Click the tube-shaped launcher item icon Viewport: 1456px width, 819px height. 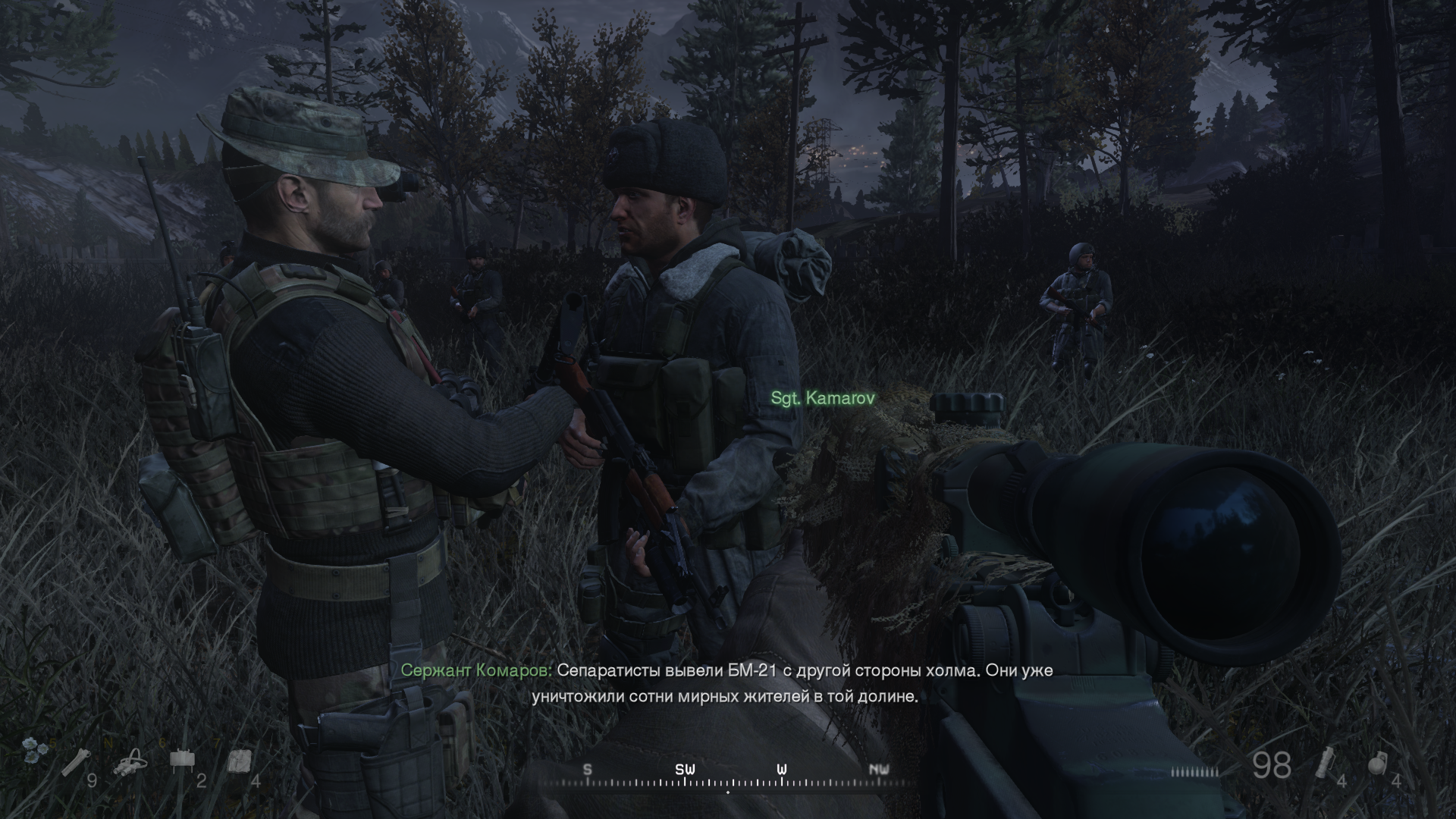click(76, 761)
